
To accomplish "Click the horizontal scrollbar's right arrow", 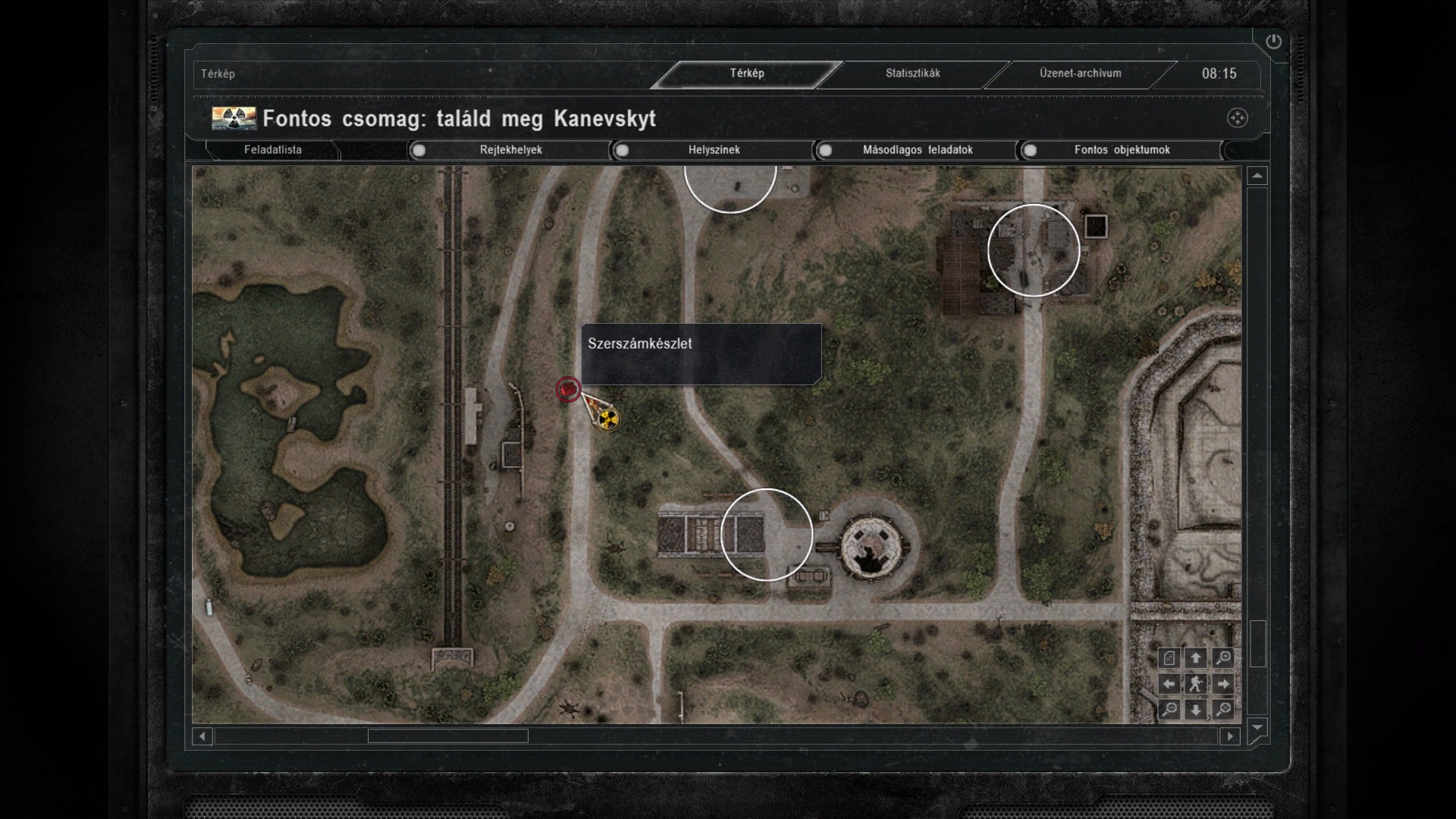I will pos(1230,736).
